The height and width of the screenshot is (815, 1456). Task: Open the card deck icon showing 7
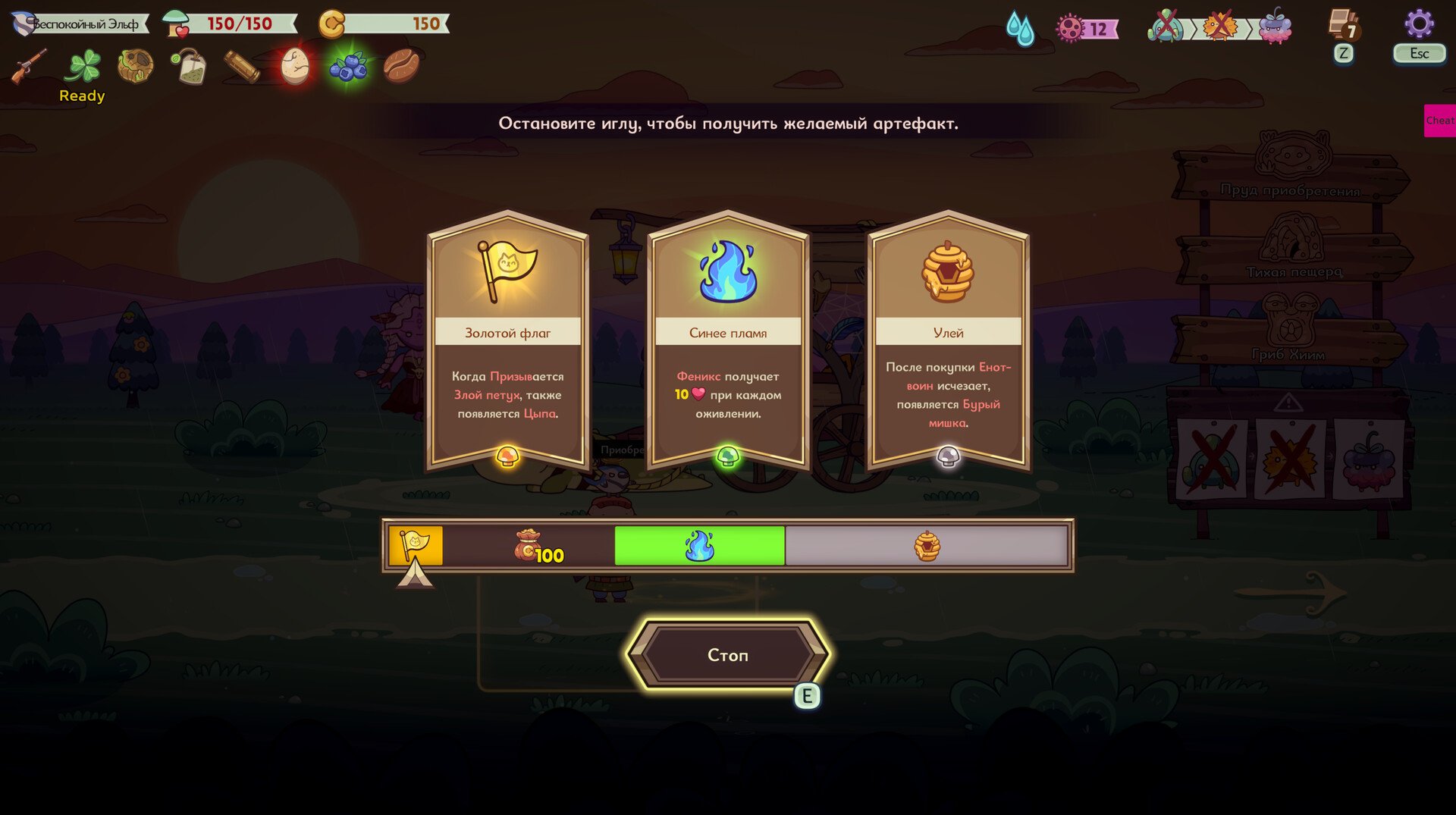tap(1343, 25)
